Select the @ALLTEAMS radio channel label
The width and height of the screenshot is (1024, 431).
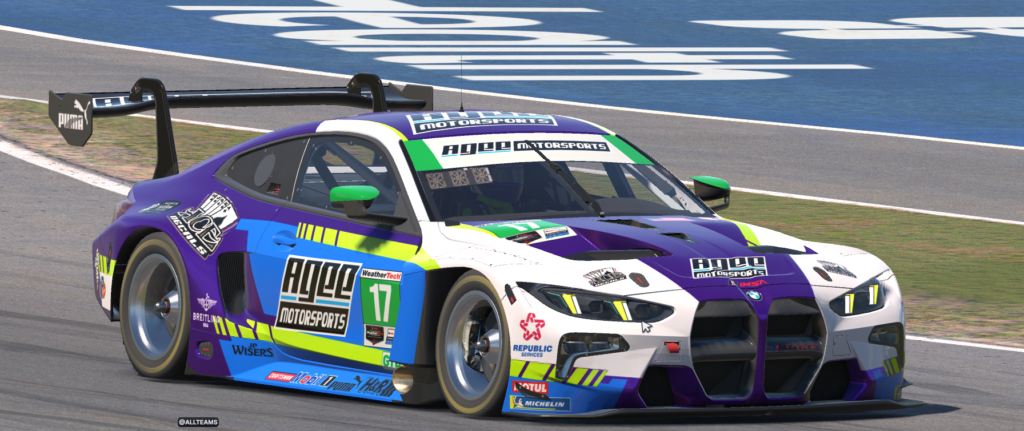coord(198,422)
